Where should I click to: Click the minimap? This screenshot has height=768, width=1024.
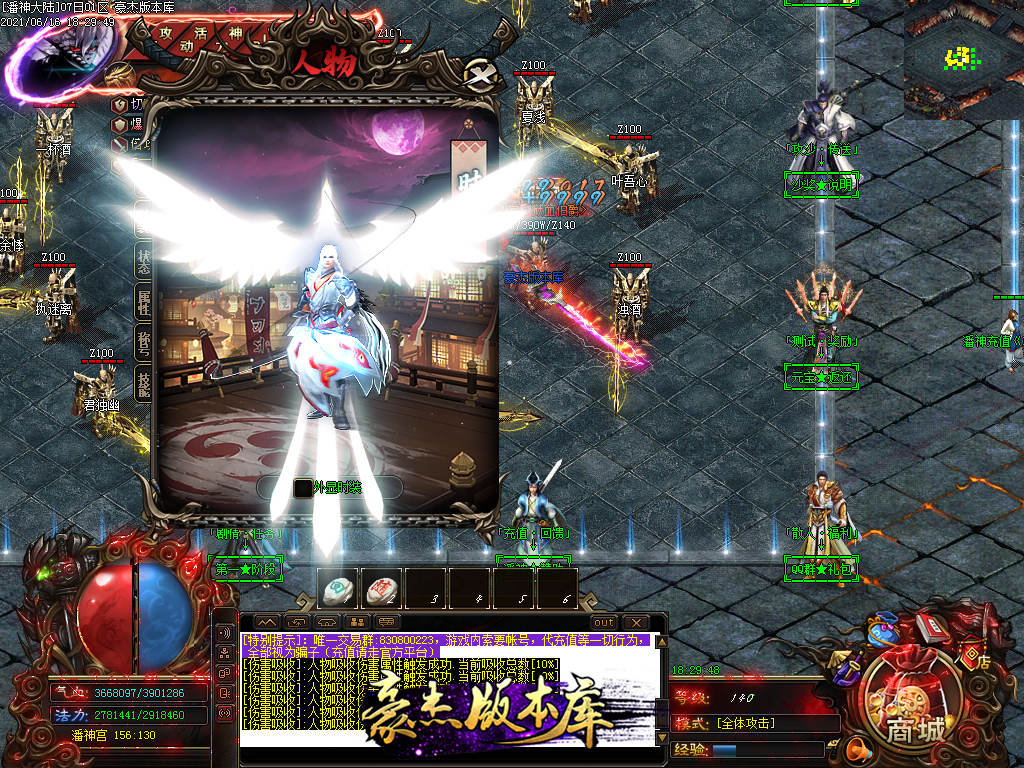click(963, 60)
